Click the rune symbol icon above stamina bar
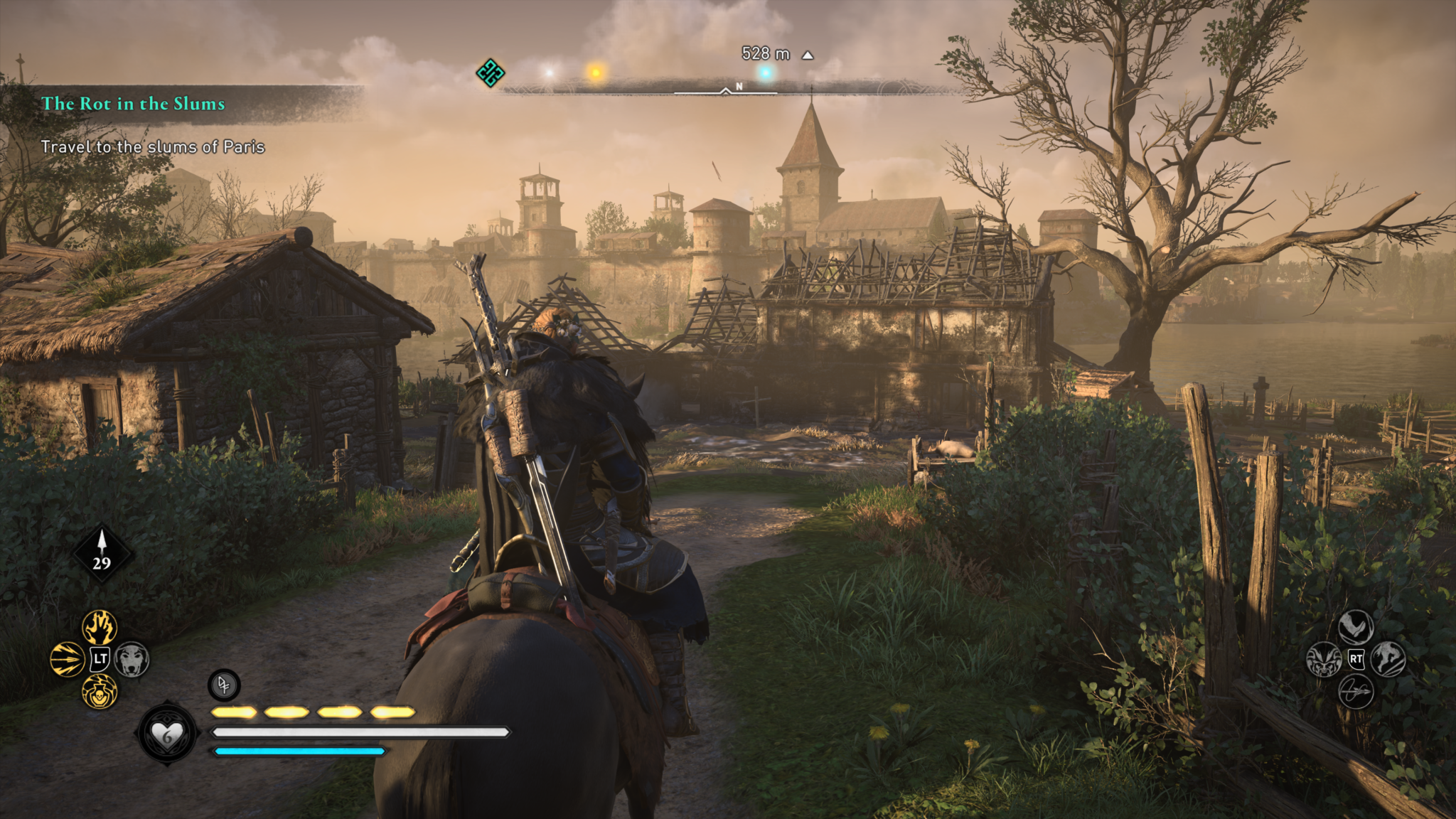 [224, 685]
